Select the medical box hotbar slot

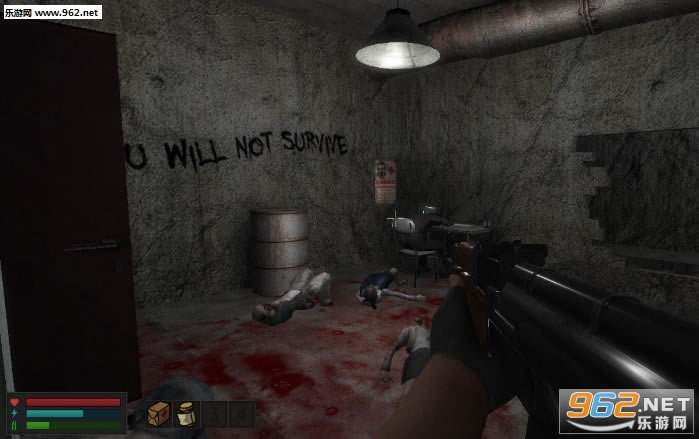pos(158,414)
